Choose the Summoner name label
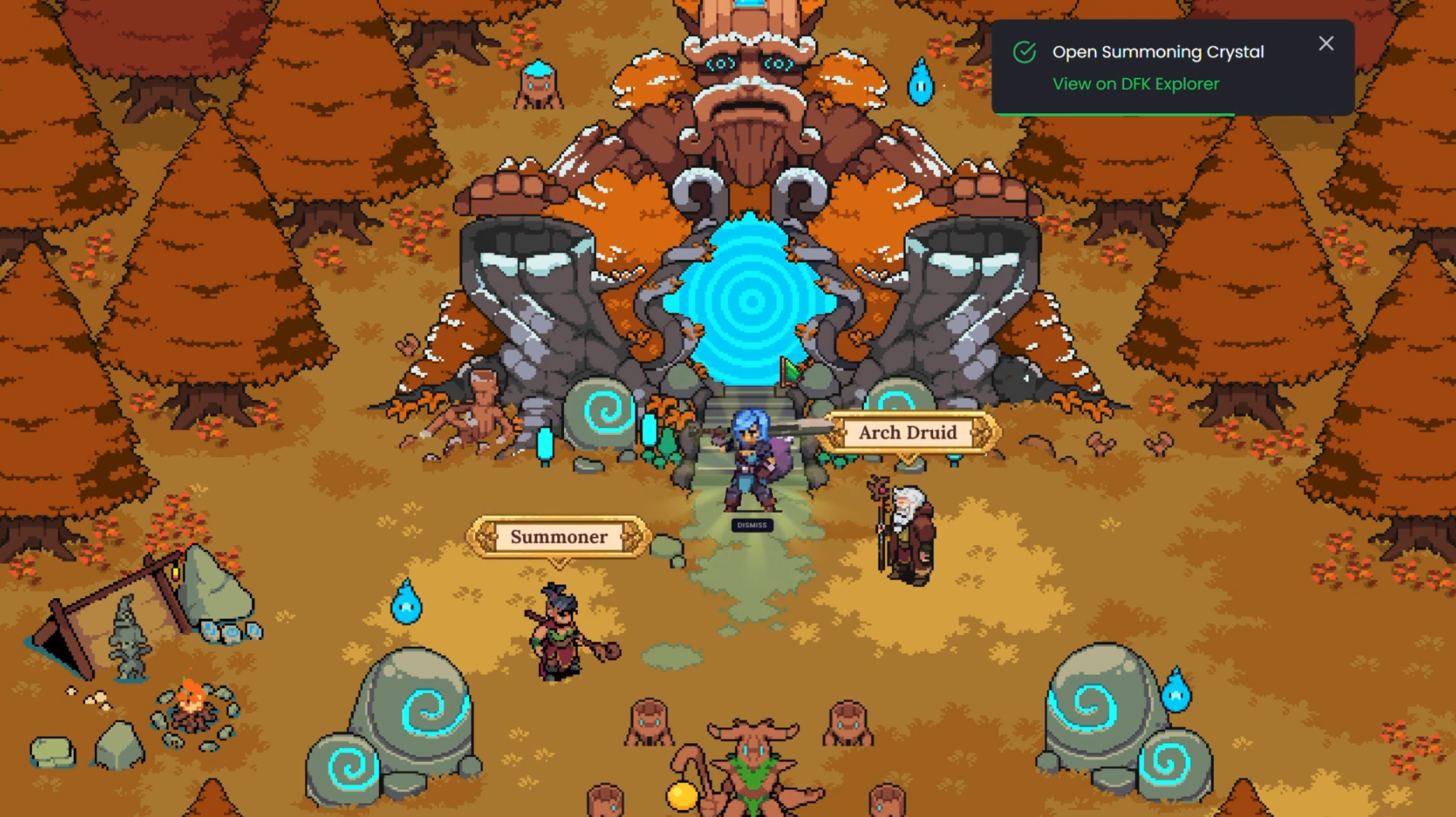The width and height of the screenshot is (1456, 817). point(558,537)
